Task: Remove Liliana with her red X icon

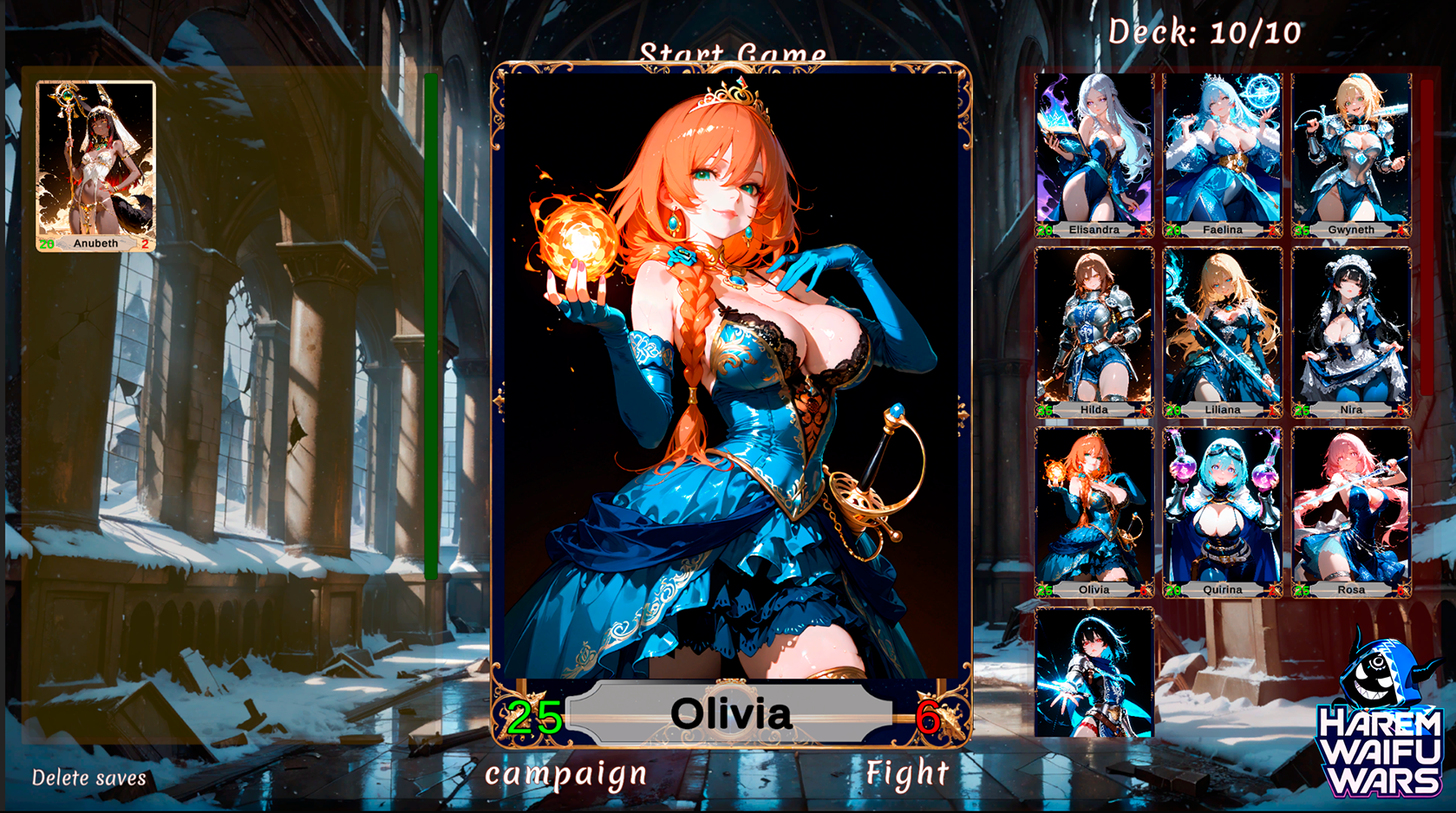Action: point(1276,410)
